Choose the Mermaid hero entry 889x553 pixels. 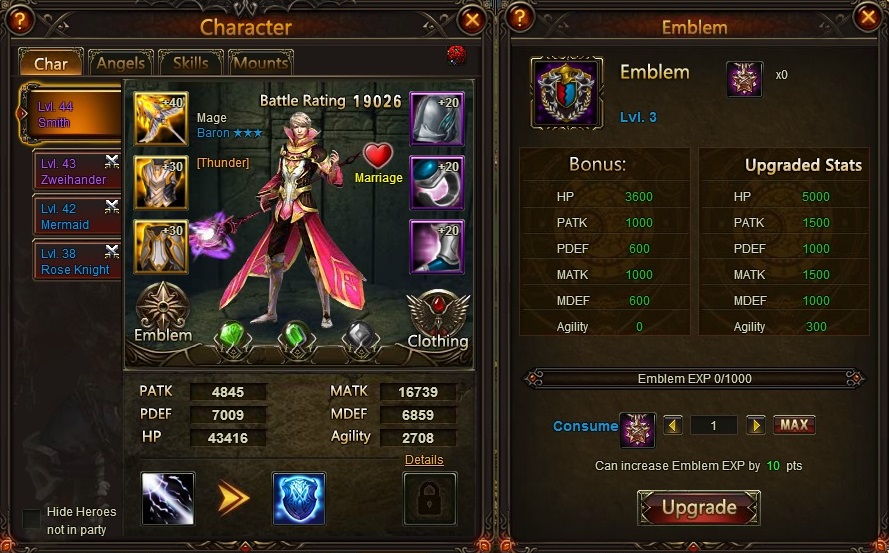click(77, 217)
